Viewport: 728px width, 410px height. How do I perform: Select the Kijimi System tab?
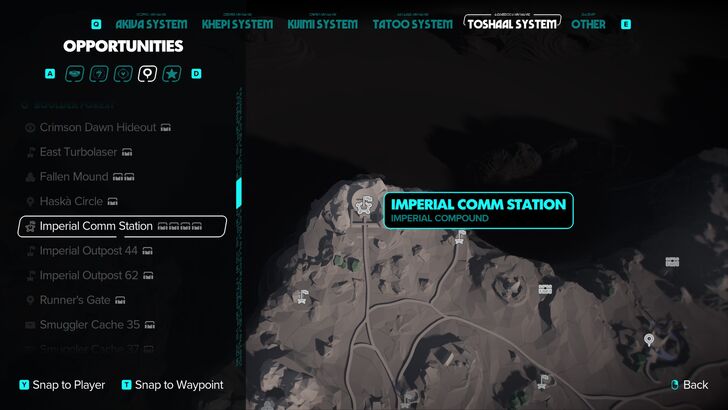pyautogui.click(x=322, y=23)
